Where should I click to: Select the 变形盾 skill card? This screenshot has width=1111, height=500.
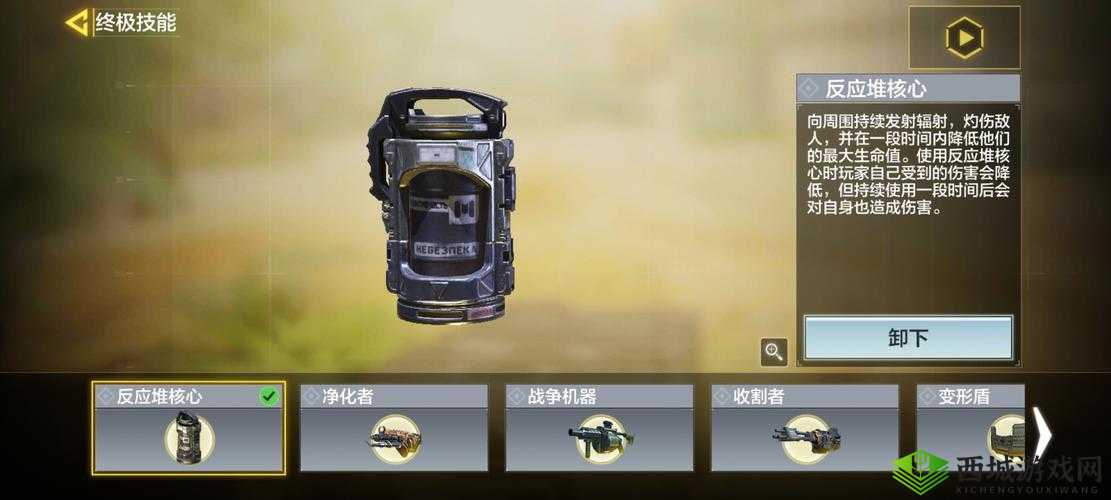coord(970,428)
